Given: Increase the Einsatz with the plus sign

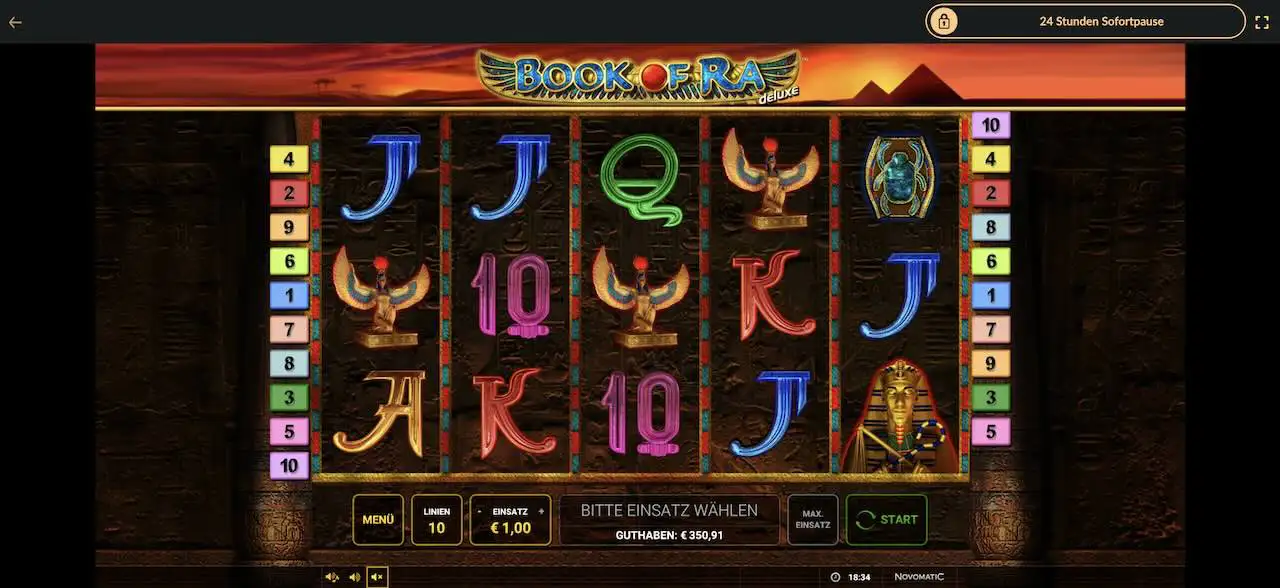Looking at the screenshot, I should [542, 511].
